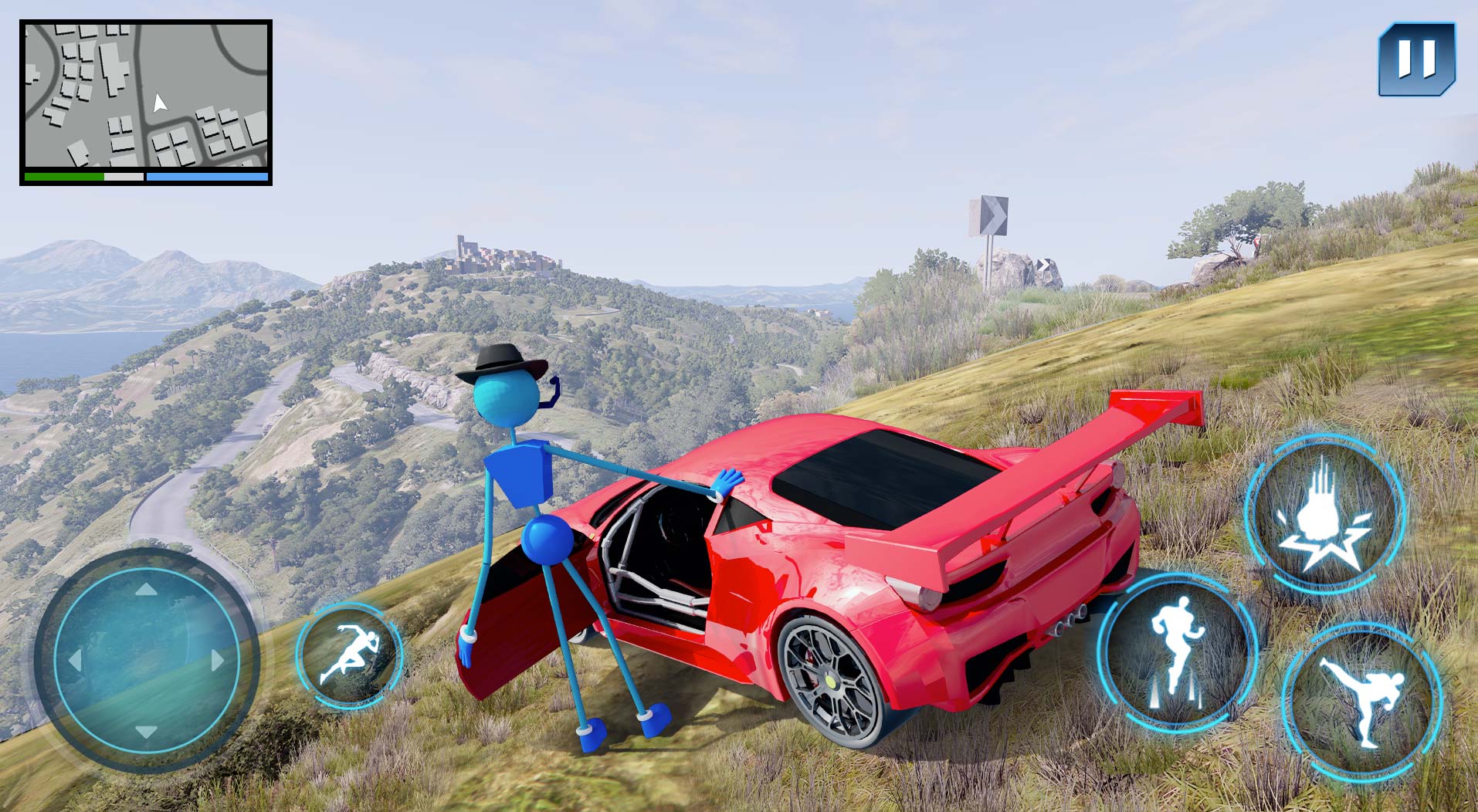Pause the game
Viewport: 1478px width, 812px height.
[x=1416, y=59]
